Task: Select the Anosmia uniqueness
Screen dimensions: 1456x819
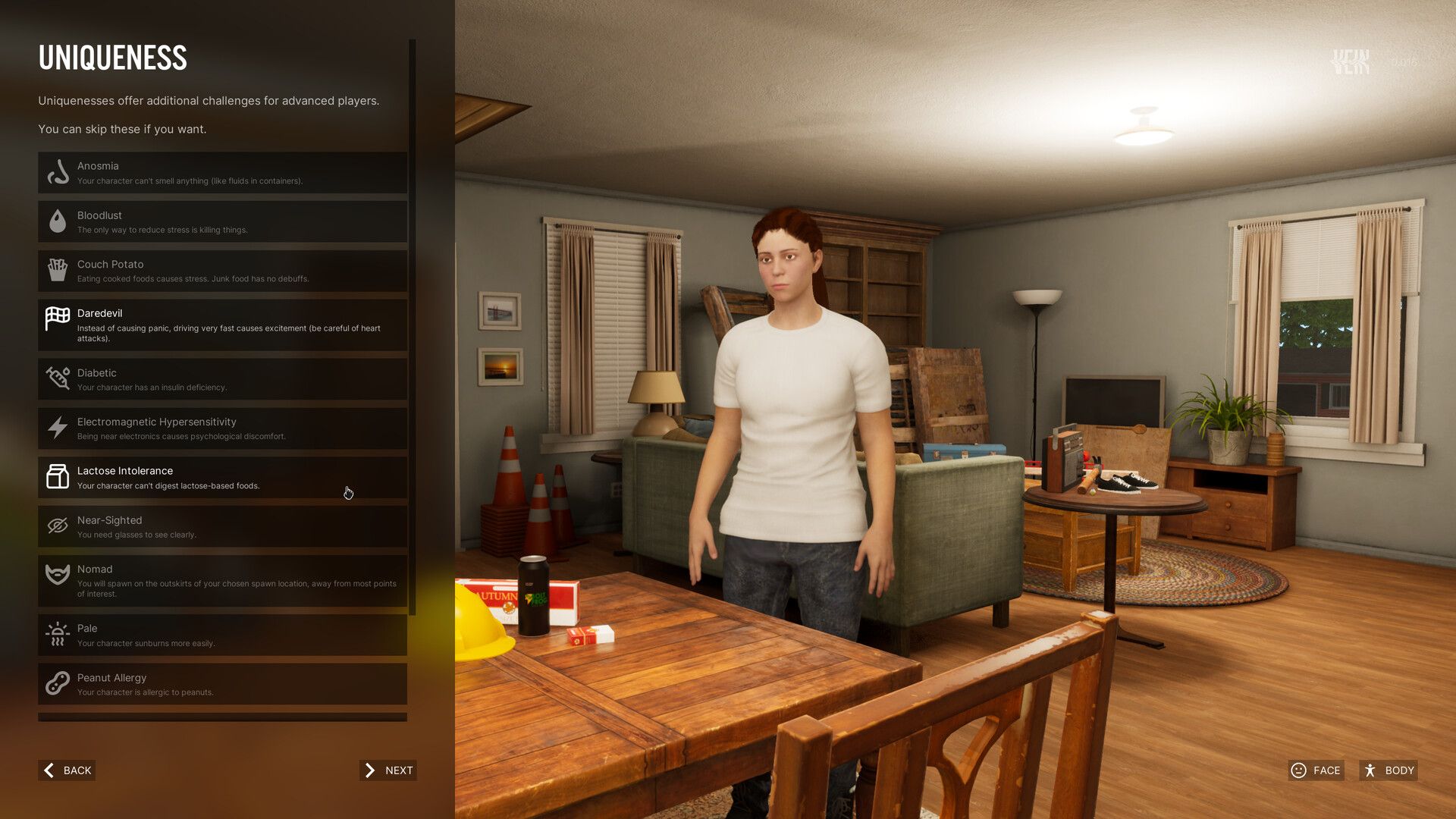Action: [x=222, y=173]
